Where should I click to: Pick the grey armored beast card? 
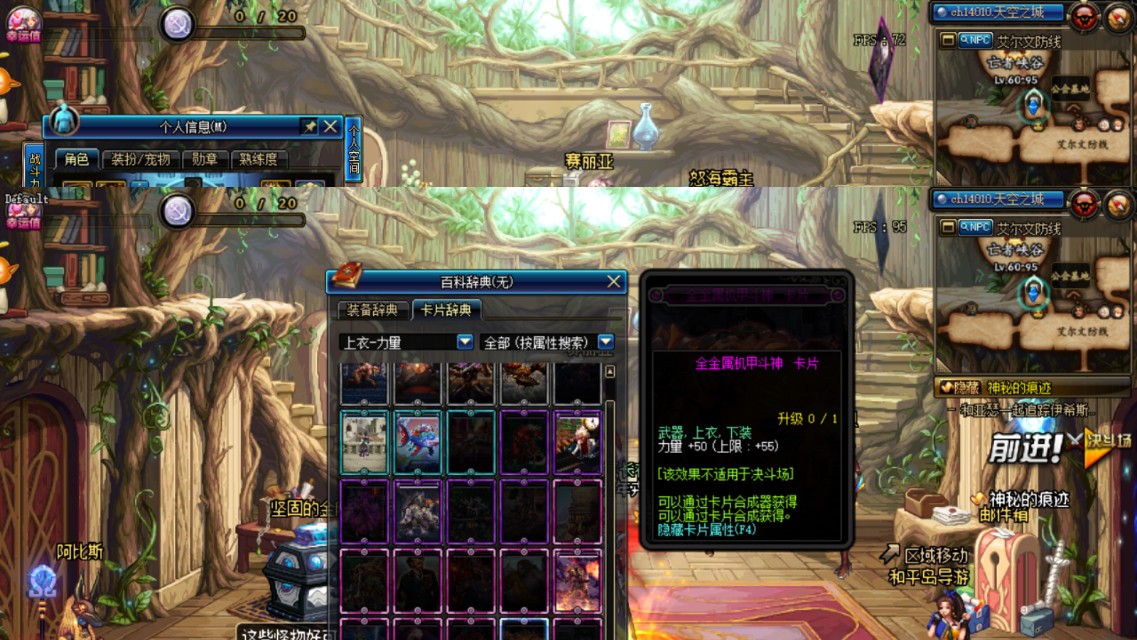(420, 510)
